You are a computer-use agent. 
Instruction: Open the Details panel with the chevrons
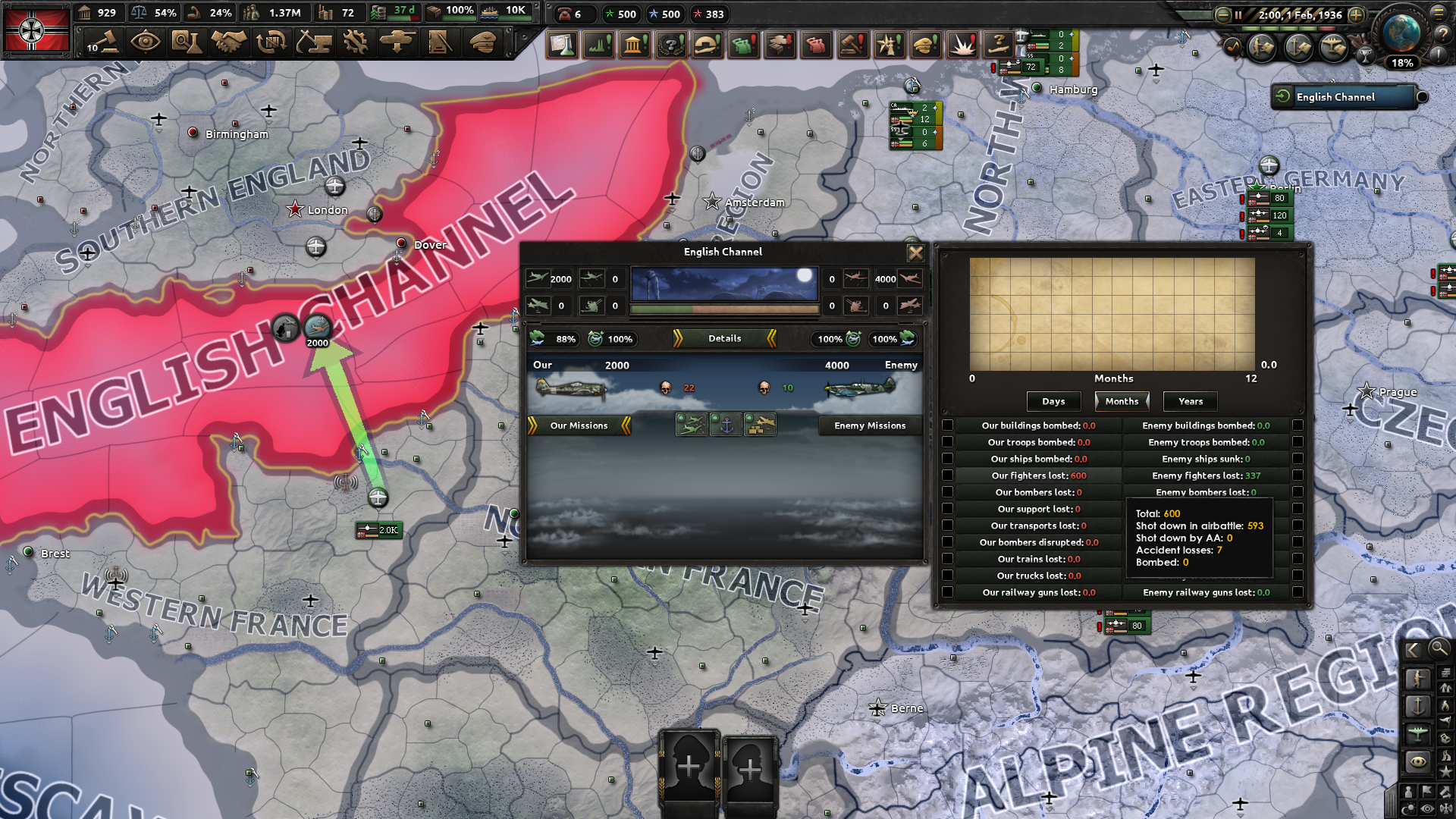coord(723,339)
